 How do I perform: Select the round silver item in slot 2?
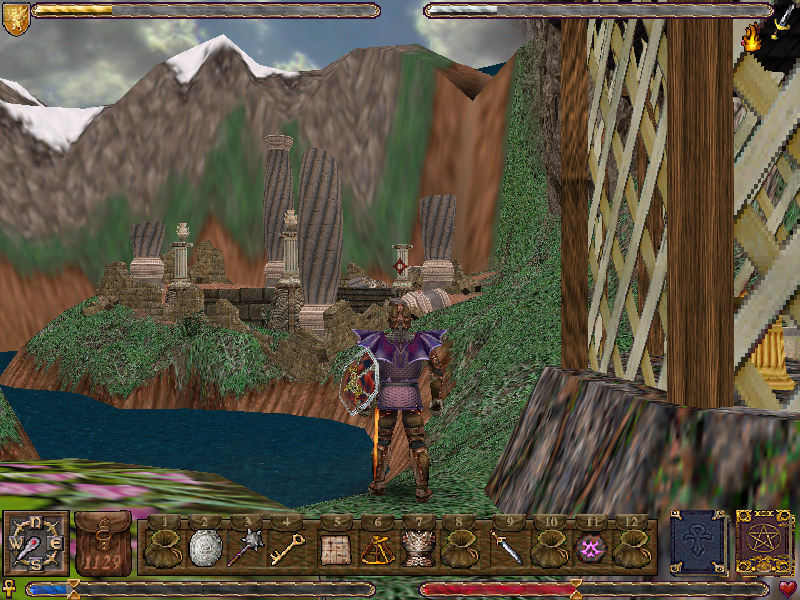[204, 548]
